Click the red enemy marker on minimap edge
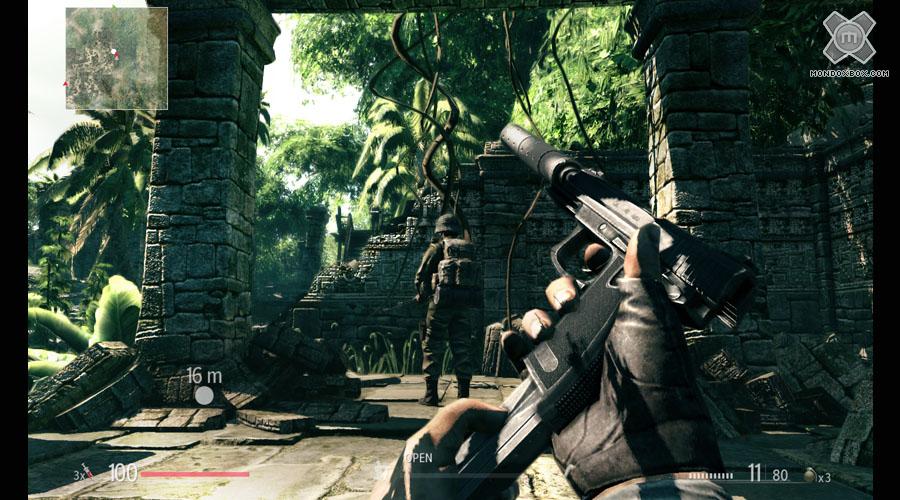 [x=66, y=84]
